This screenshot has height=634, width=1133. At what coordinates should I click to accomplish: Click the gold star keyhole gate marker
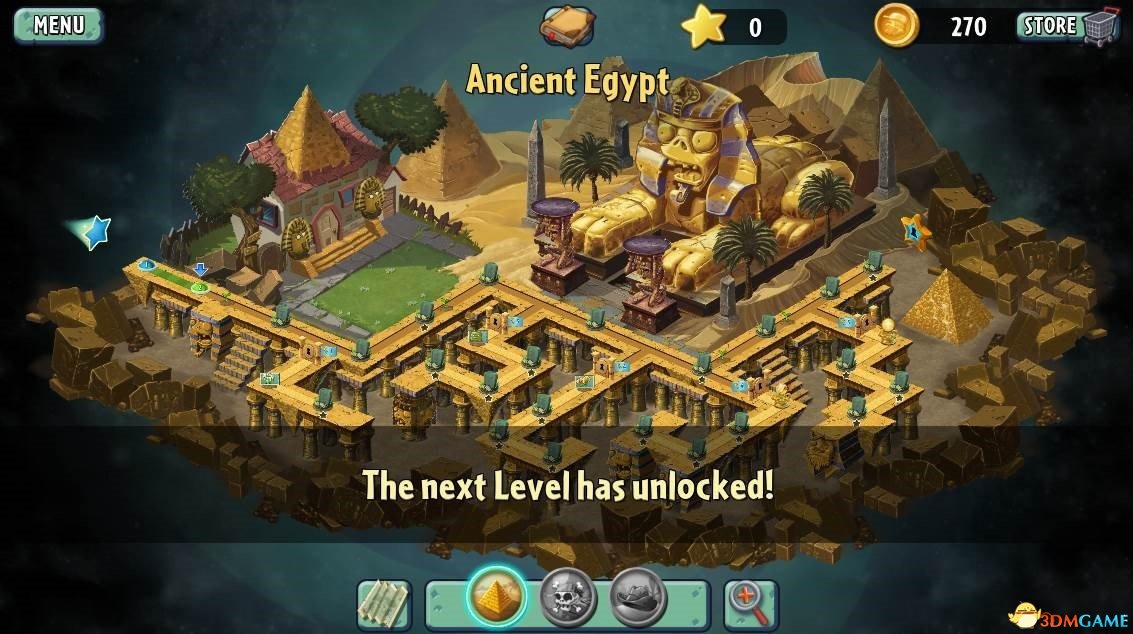click(915, 232)
